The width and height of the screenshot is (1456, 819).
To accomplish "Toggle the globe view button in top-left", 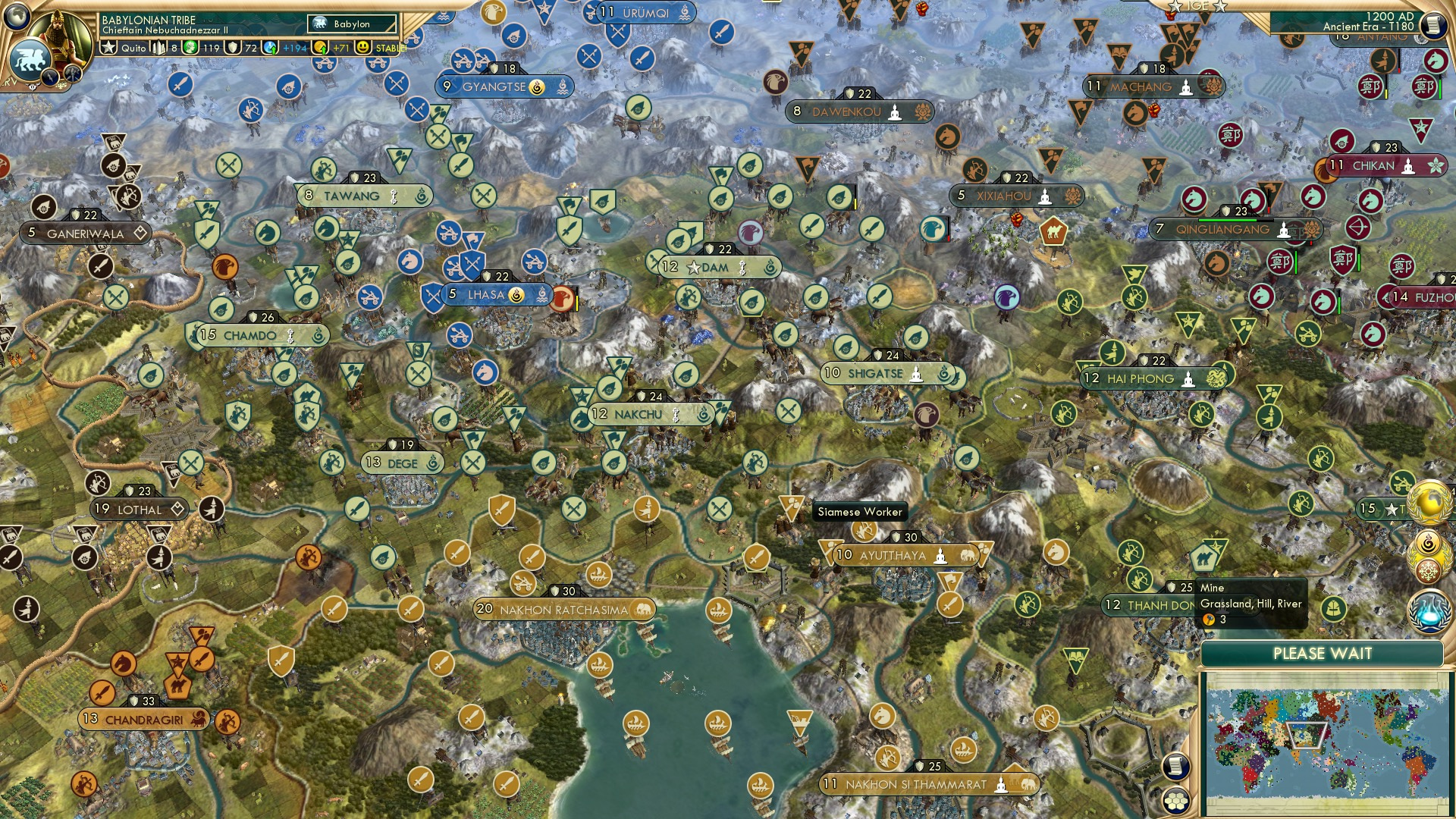I will (17, 17).
